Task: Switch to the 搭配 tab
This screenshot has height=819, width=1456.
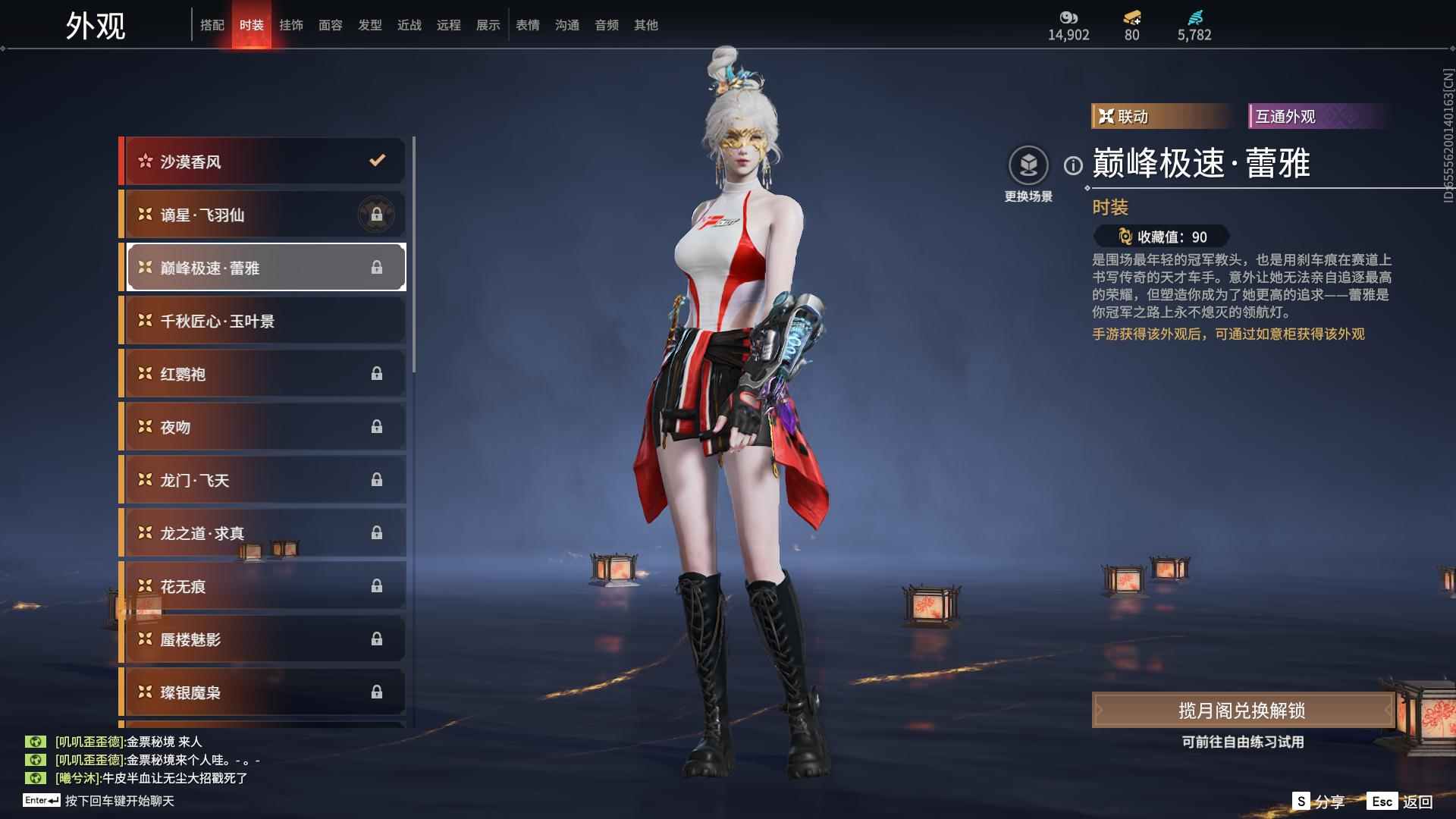Action: tap(212, 25)
